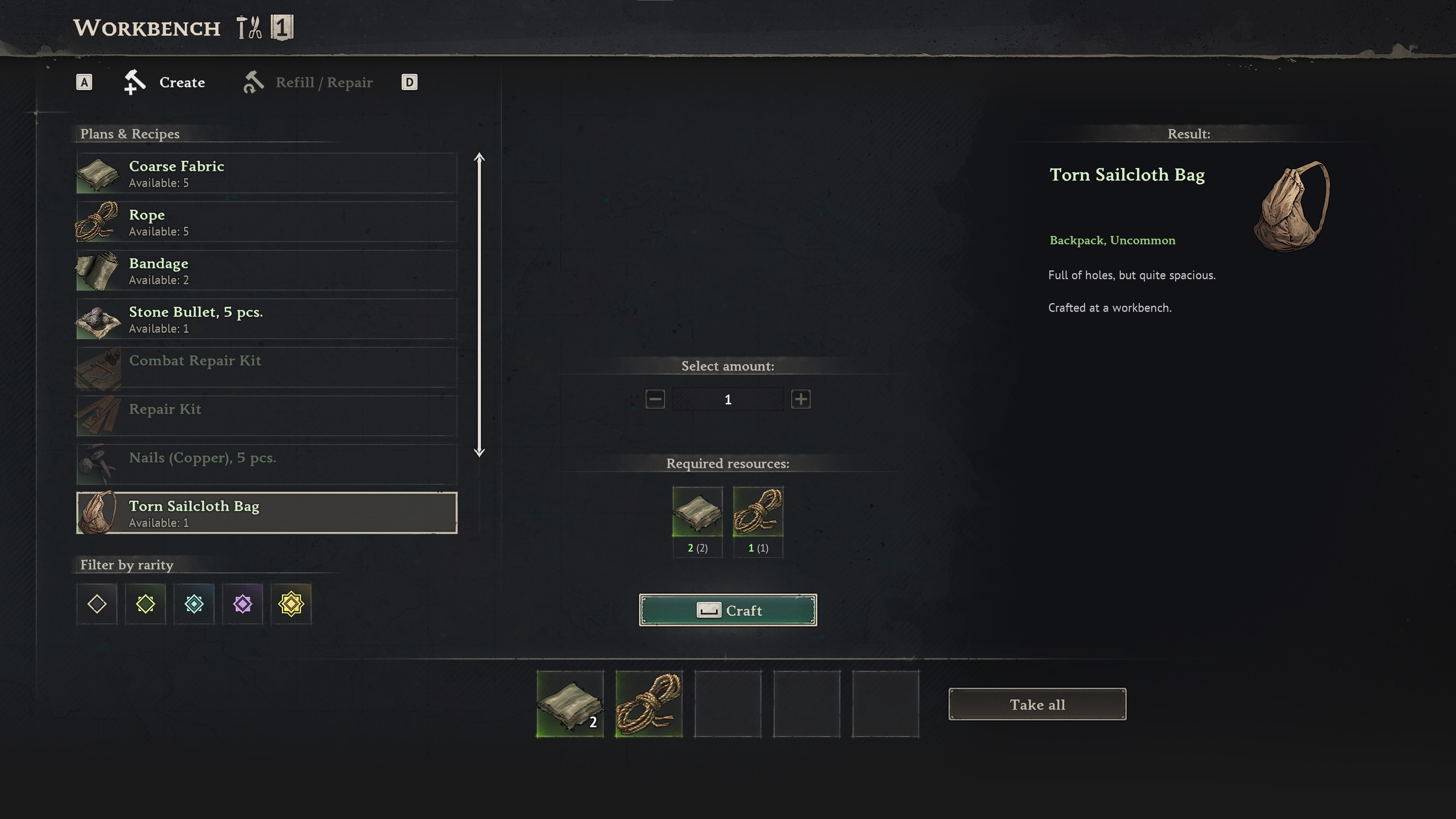This screenshot has height=819, width=1456.
Task: Pick the Nails (Copper) recipe
Action: pyautogui.click(x=266, y=465)
